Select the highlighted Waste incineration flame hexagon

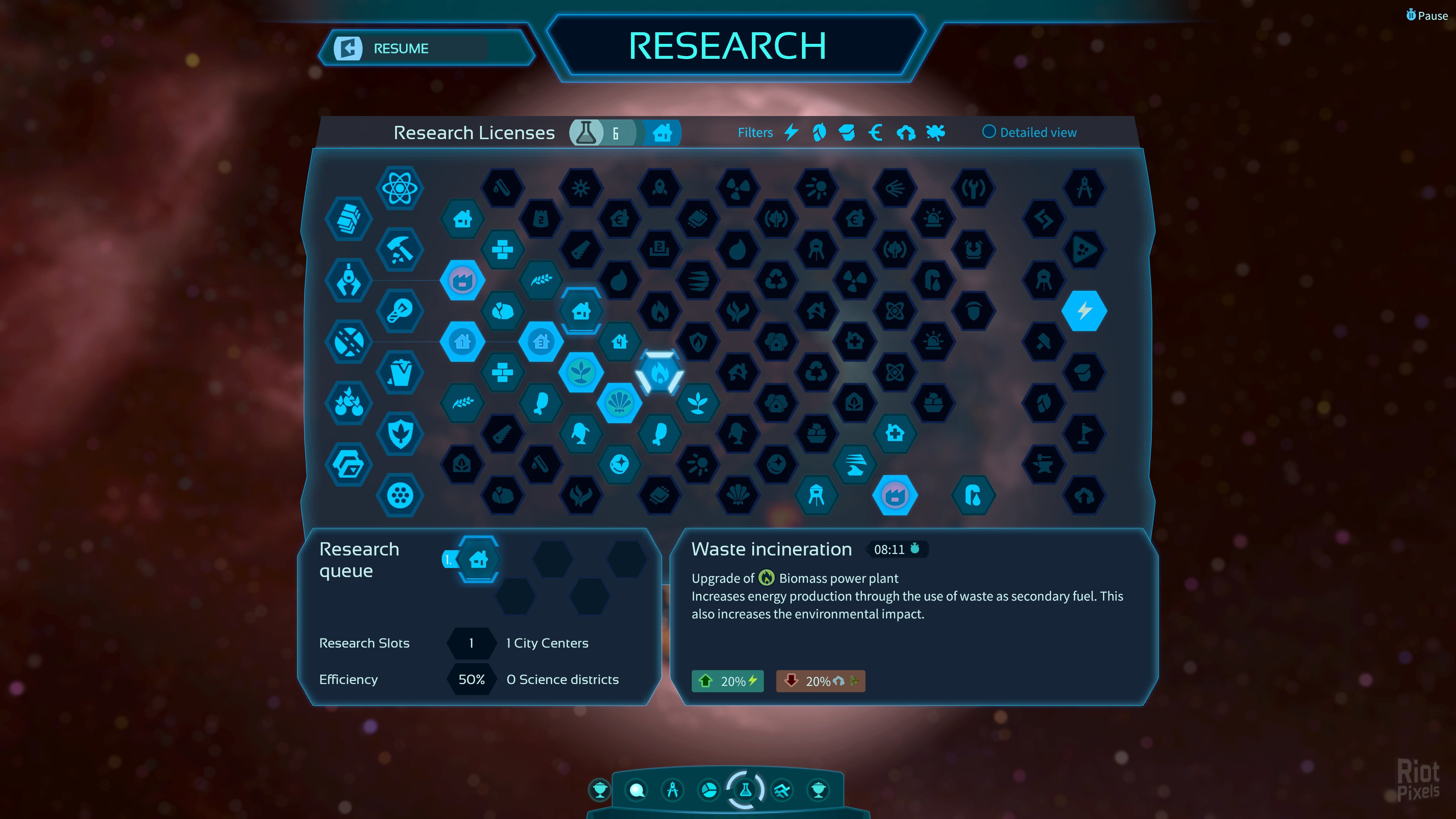[x=659, y=372]
